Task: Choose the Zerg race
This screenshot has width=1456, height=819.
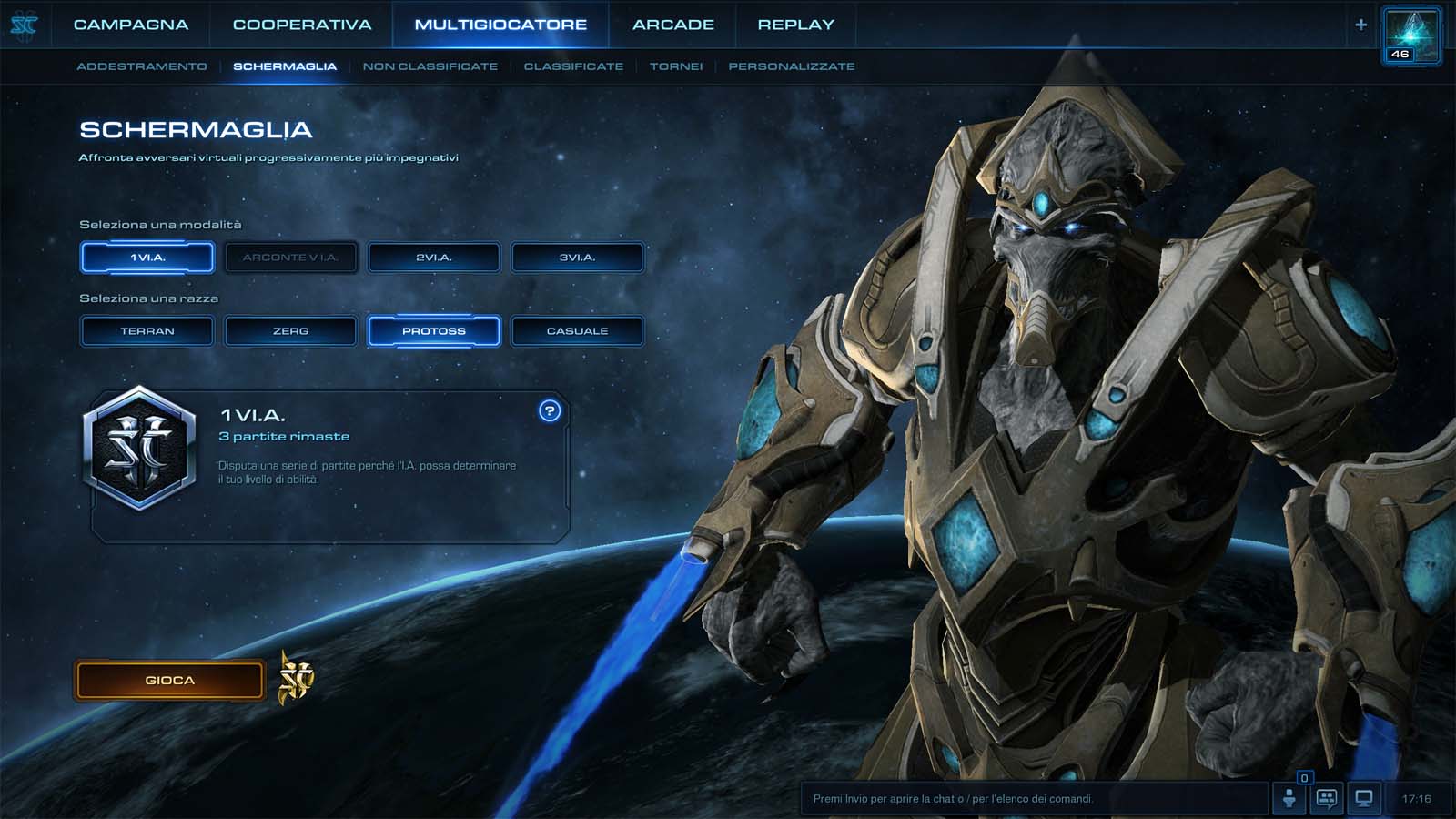Action: (x=290, y=331)
